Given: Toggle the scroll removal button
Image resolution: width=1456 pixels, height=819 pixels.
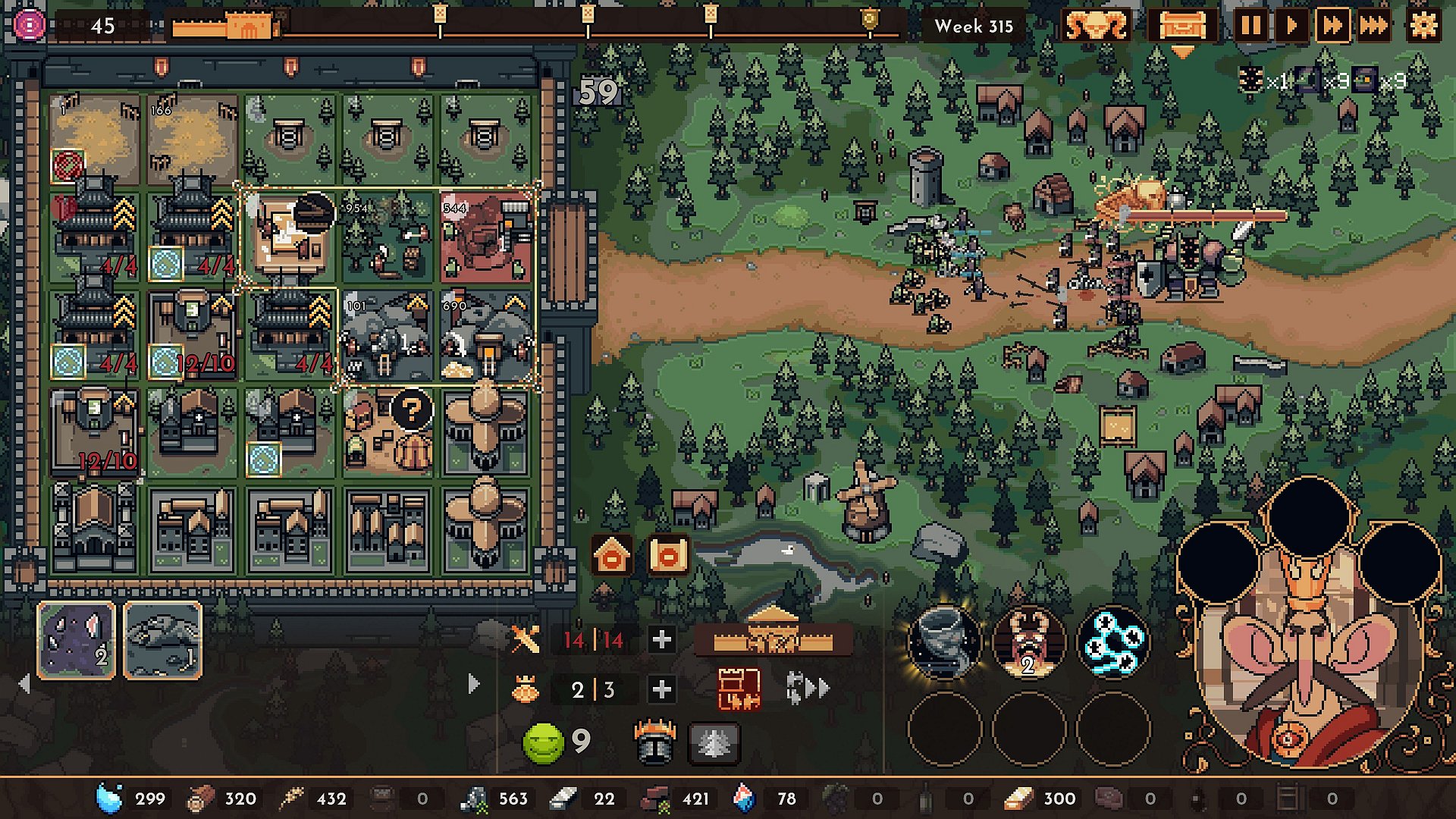Looking at the screenshot, I should click(x=668, y=557).
